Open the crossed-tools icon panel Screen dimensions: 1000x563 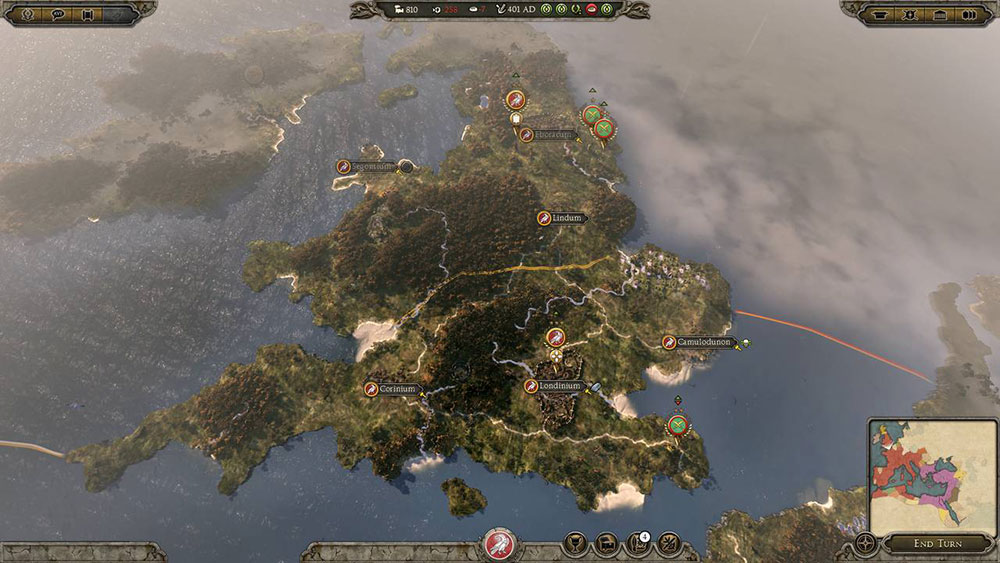click(x=668, y=544)
